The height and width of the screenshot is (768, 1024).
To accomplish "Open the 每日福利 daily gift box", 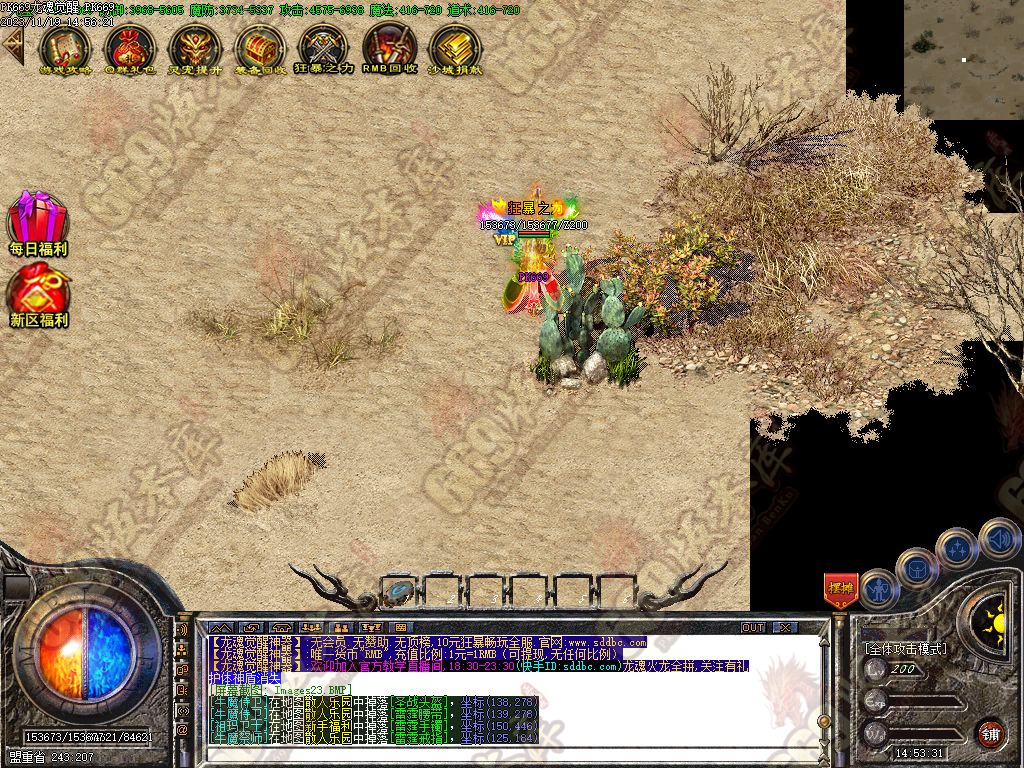I will pos(38,222).
